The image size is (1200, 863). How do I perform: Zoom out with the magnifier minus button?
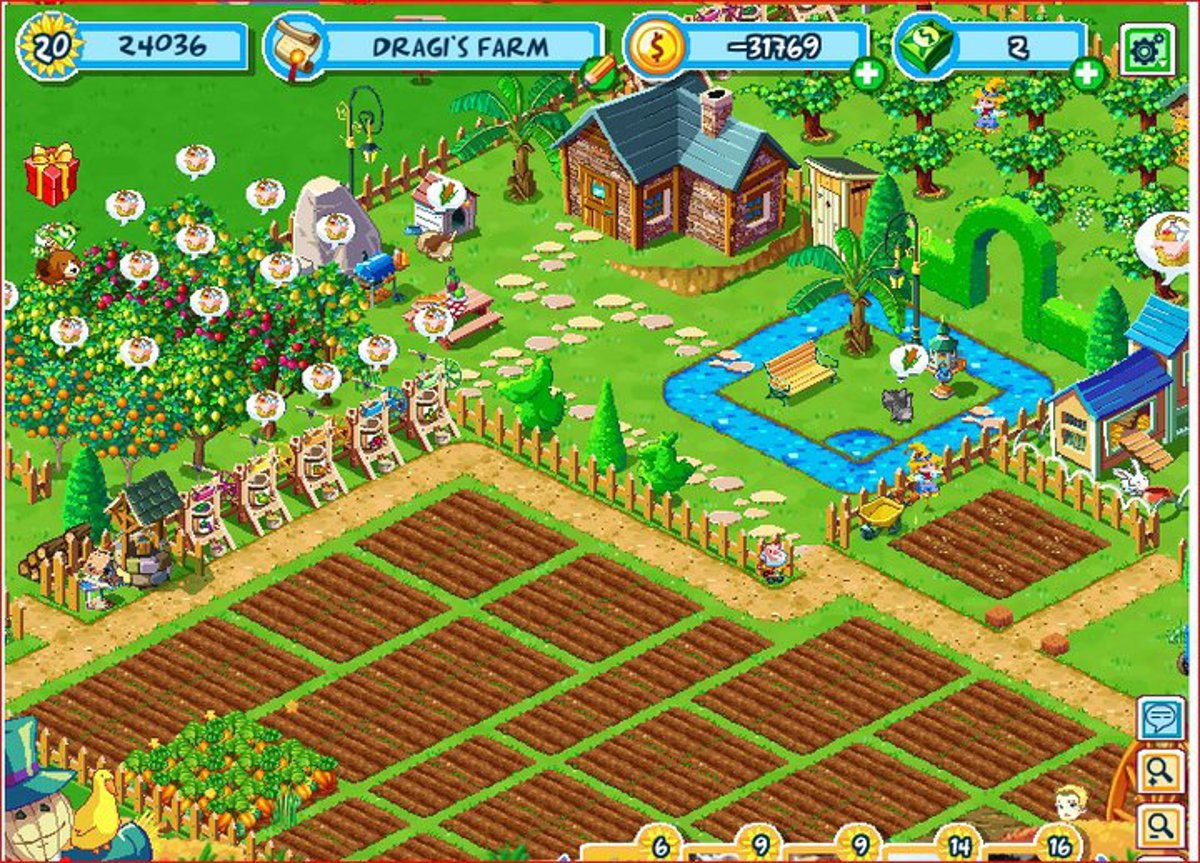pos(1159,826)
